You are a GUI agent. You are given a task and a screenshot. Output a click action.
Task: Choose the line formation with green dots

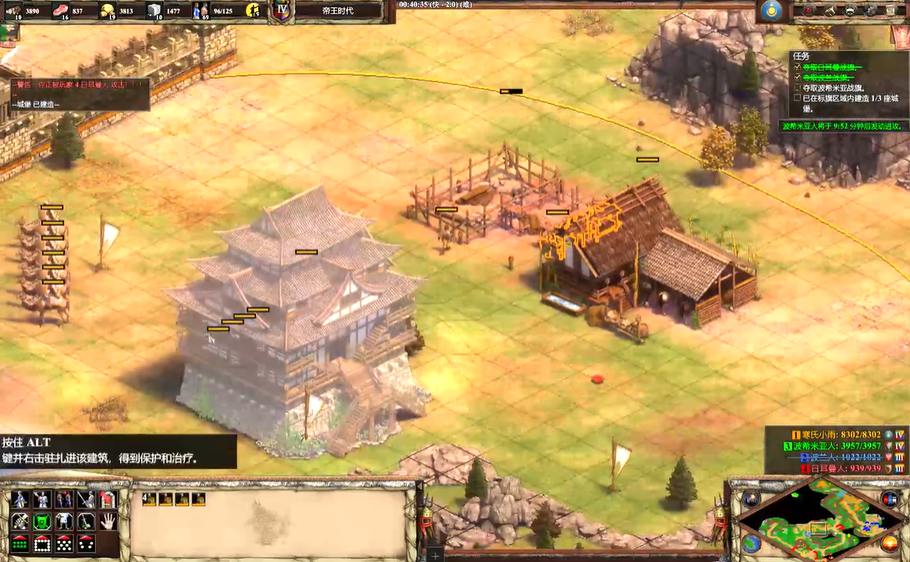tap(20, 544)
